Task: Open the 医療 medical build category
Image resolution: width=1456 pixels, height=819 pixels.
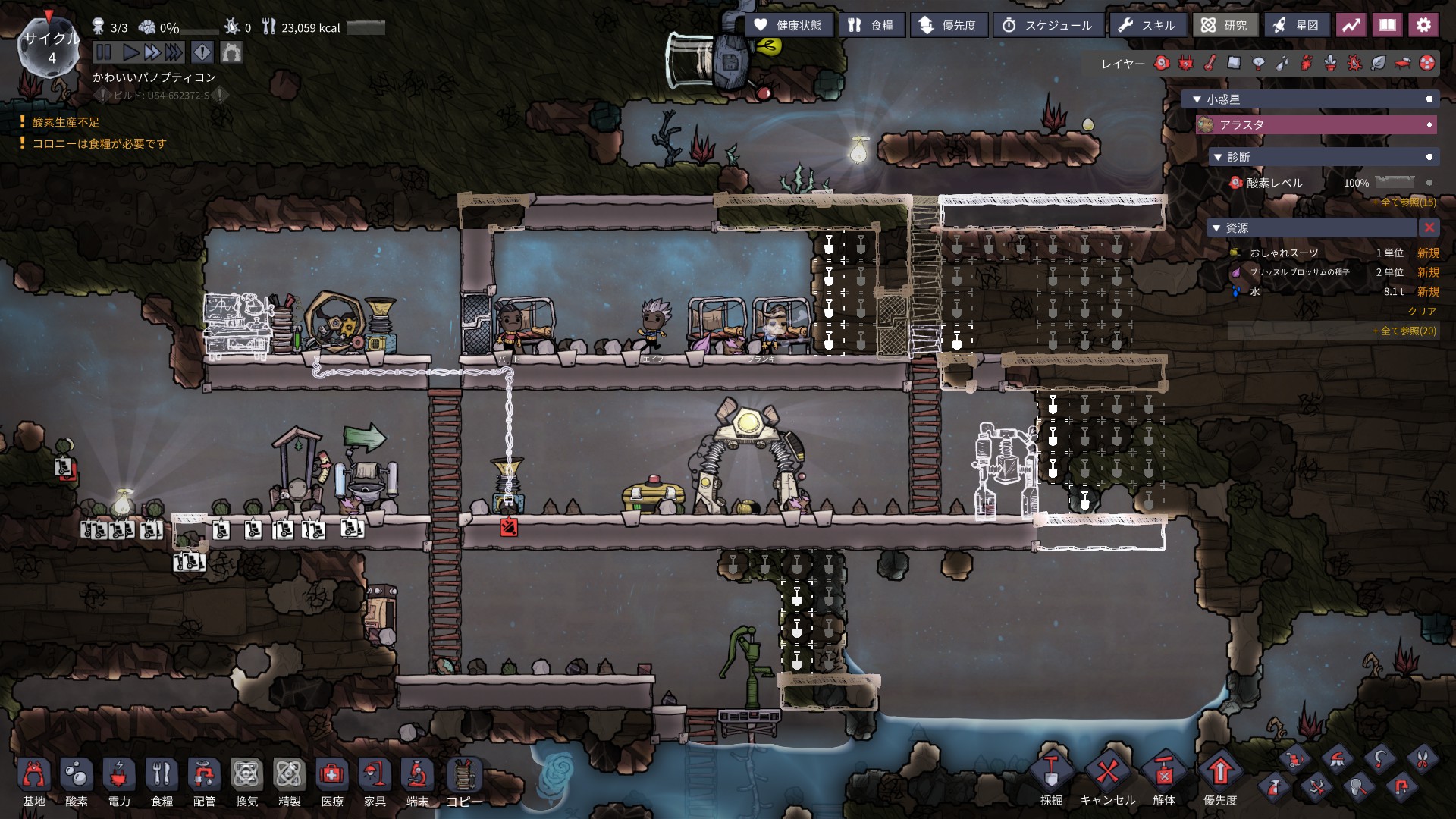Action: (x=332, y=781)
